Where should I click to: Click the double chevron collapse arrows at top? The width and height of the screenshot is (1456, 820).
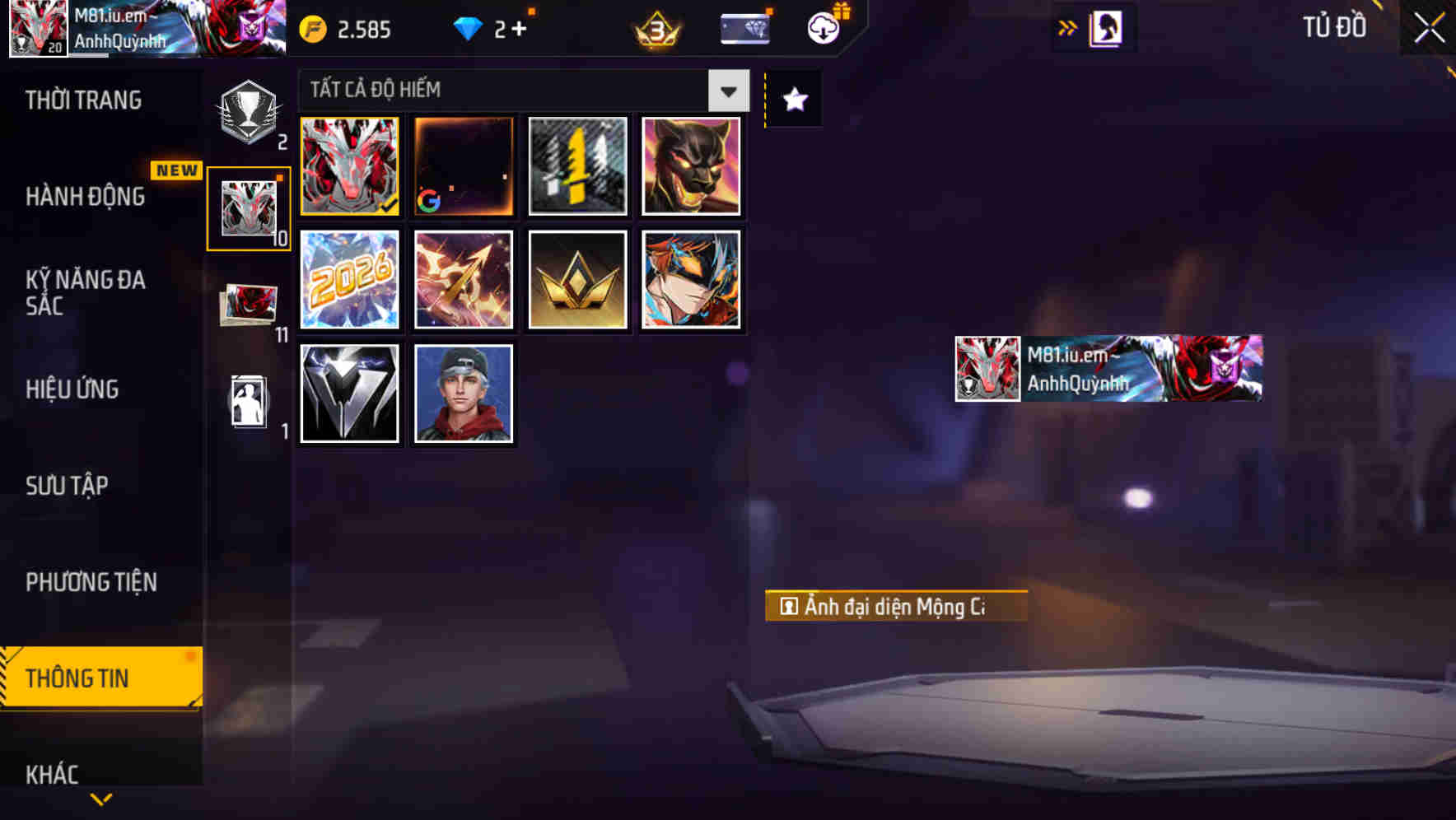[x=1068, y=27]
